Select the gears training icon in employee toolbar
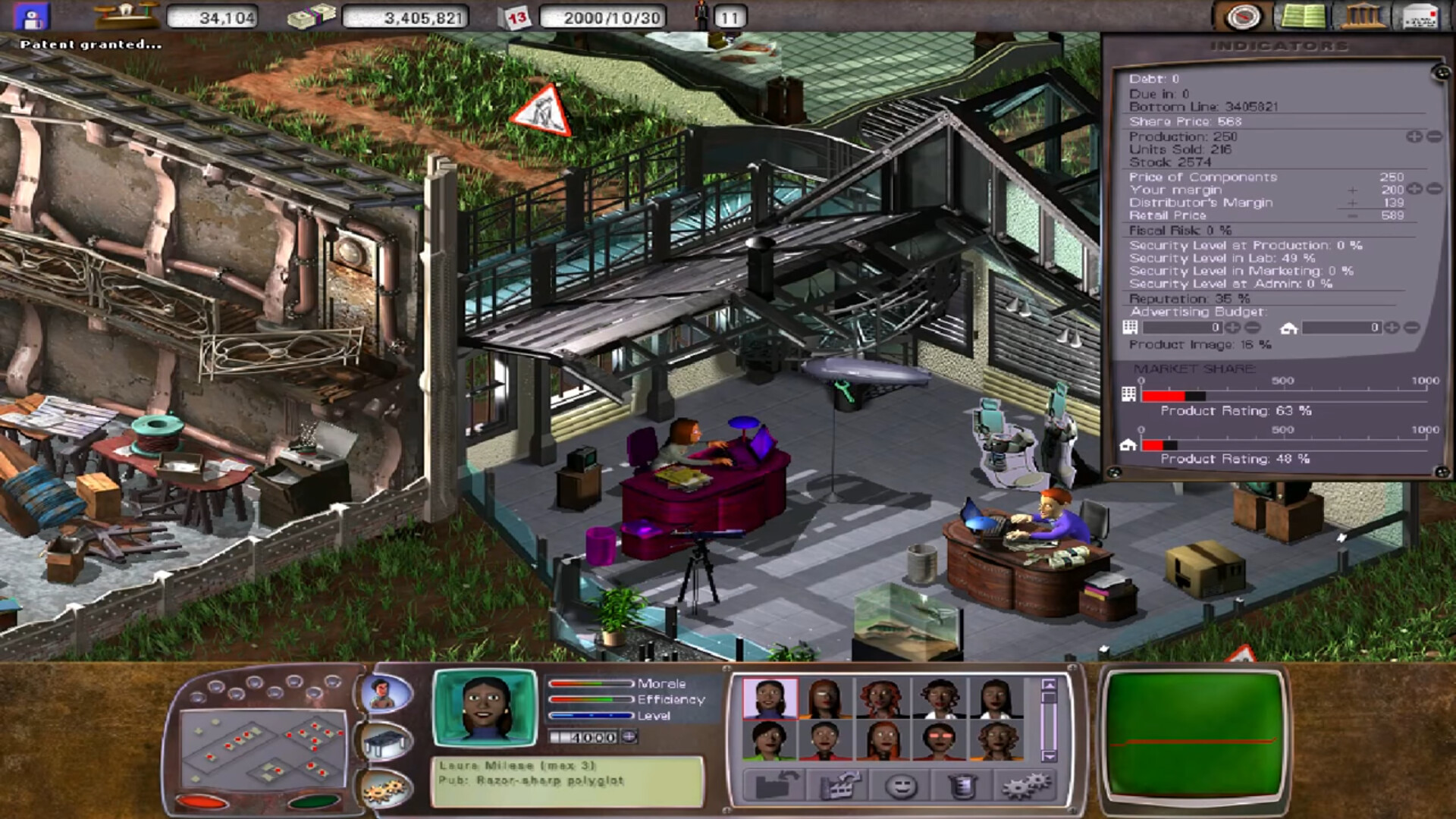 click(x=1025, y=786)
